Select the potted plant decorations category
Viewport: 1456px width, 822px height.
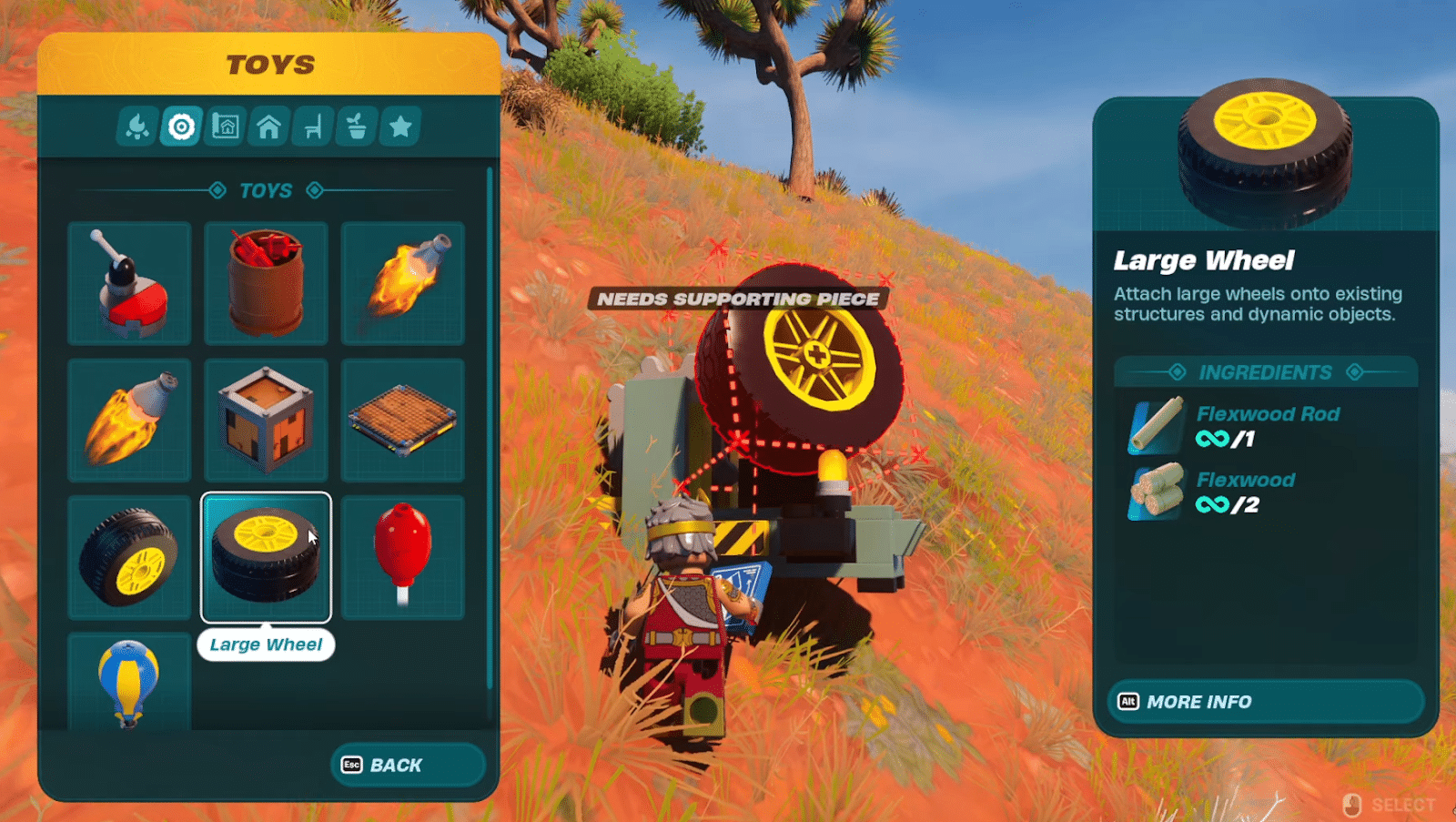[x=357, y=127]
